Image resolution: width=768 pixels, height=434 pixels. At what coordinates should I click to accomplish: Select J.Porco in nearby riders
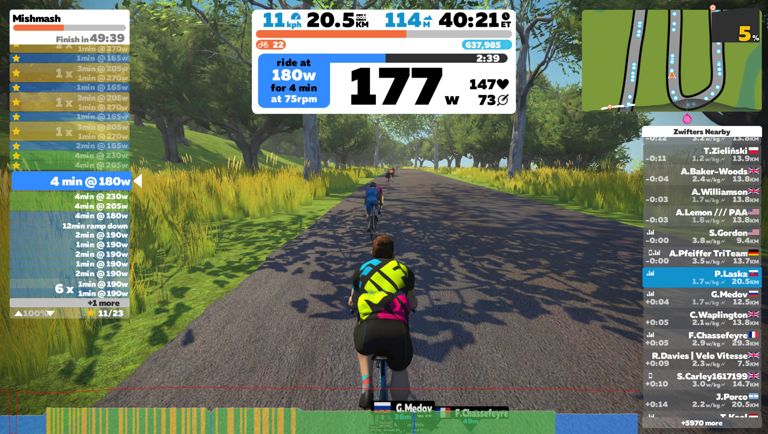tap(701, 400)
